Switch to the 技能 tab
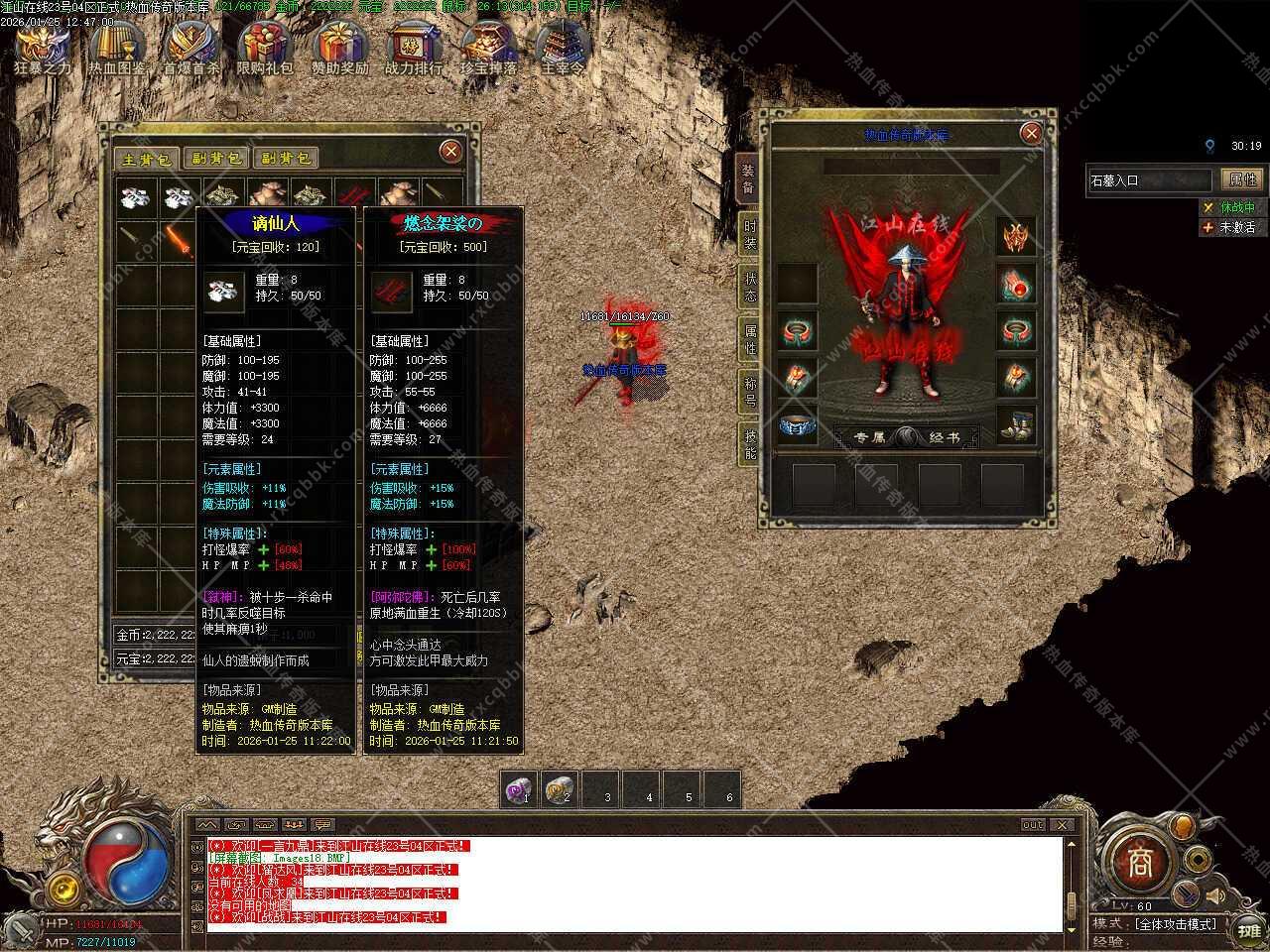This screenshot has width=1270, height=952. pyautogui.click(x=749, y=444)
